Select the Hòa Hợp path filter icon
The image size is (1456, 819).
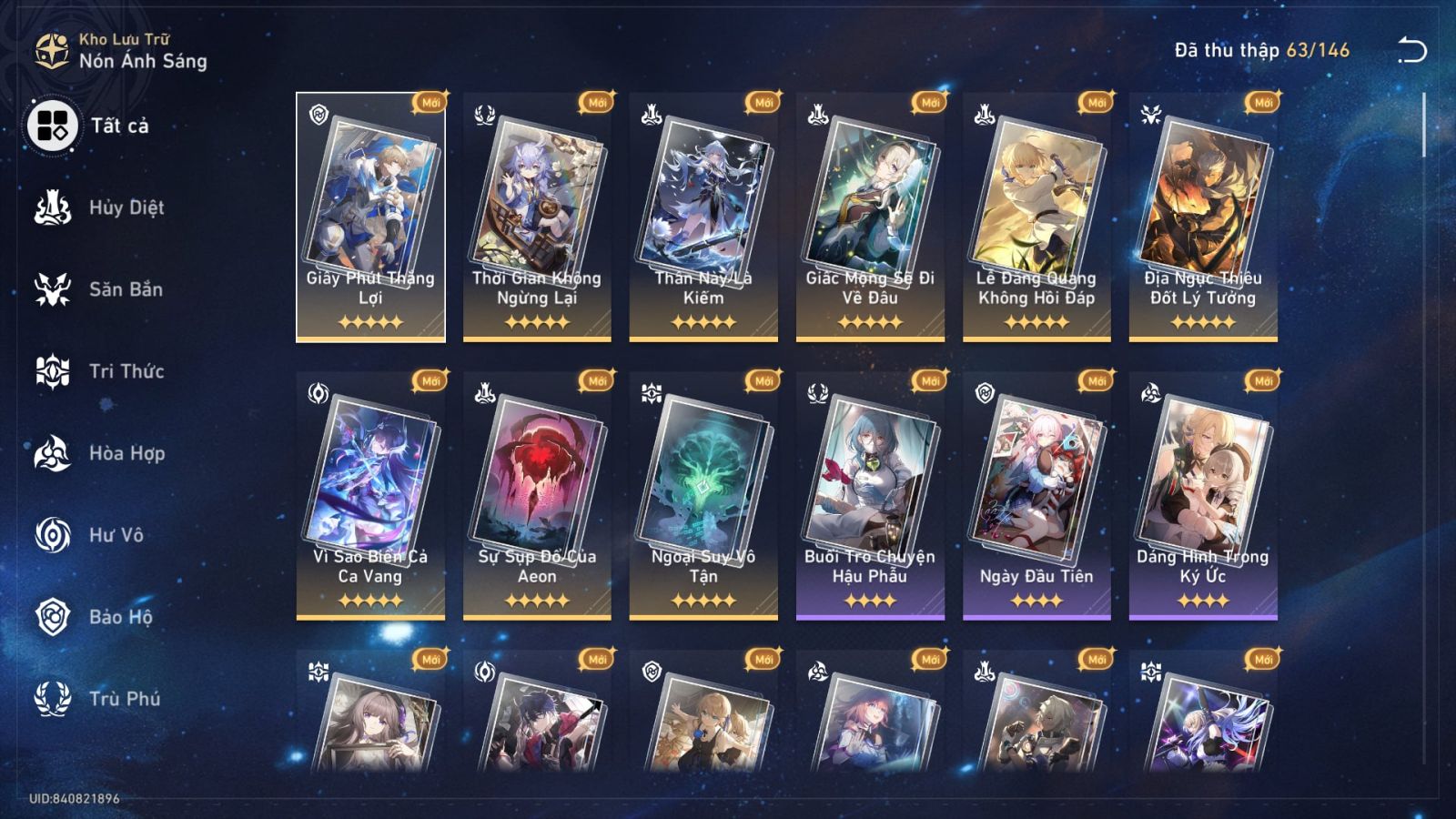click(53, 453)
